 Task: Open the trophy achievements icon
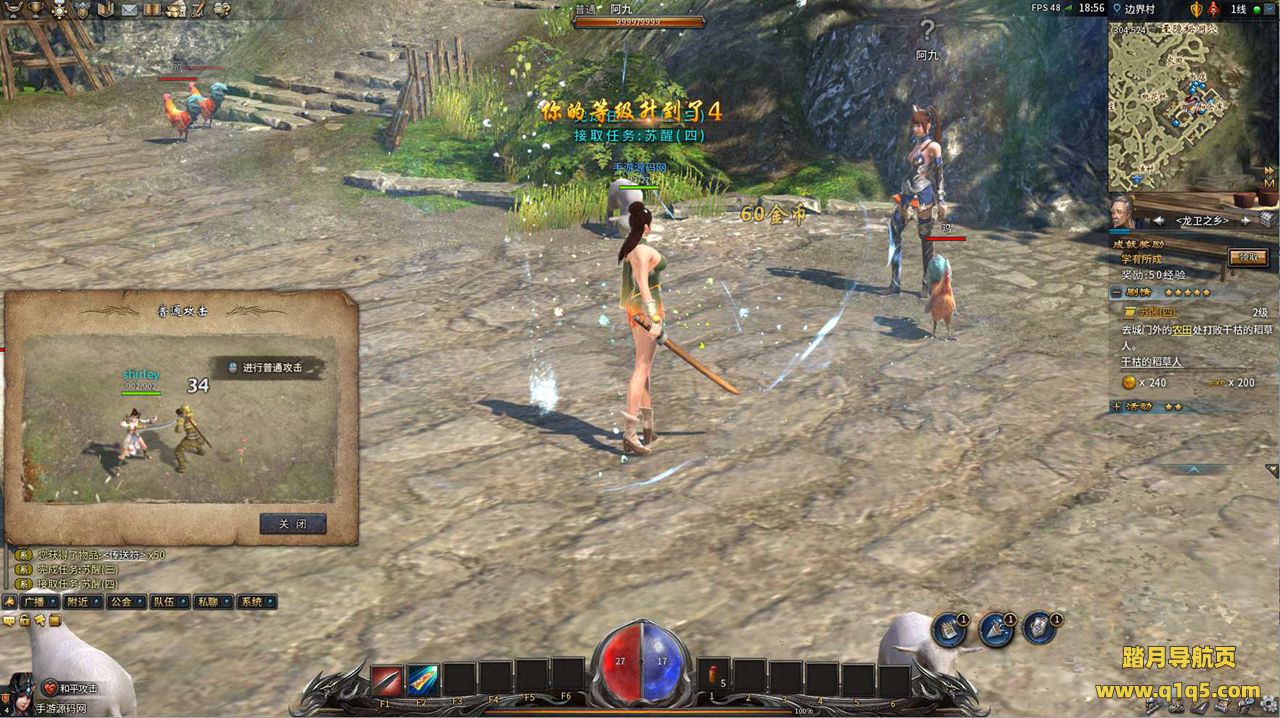click(x=37, y=9)
